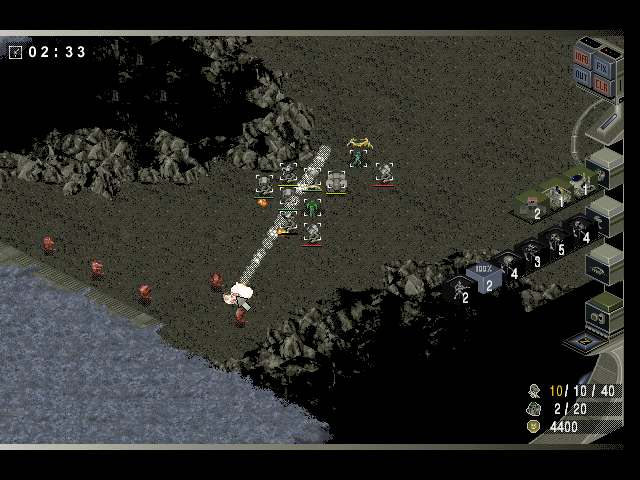Image resolution: width=640 pixels, height=480 pixels.
Task: Select the OUT command button
Action: 581,76
